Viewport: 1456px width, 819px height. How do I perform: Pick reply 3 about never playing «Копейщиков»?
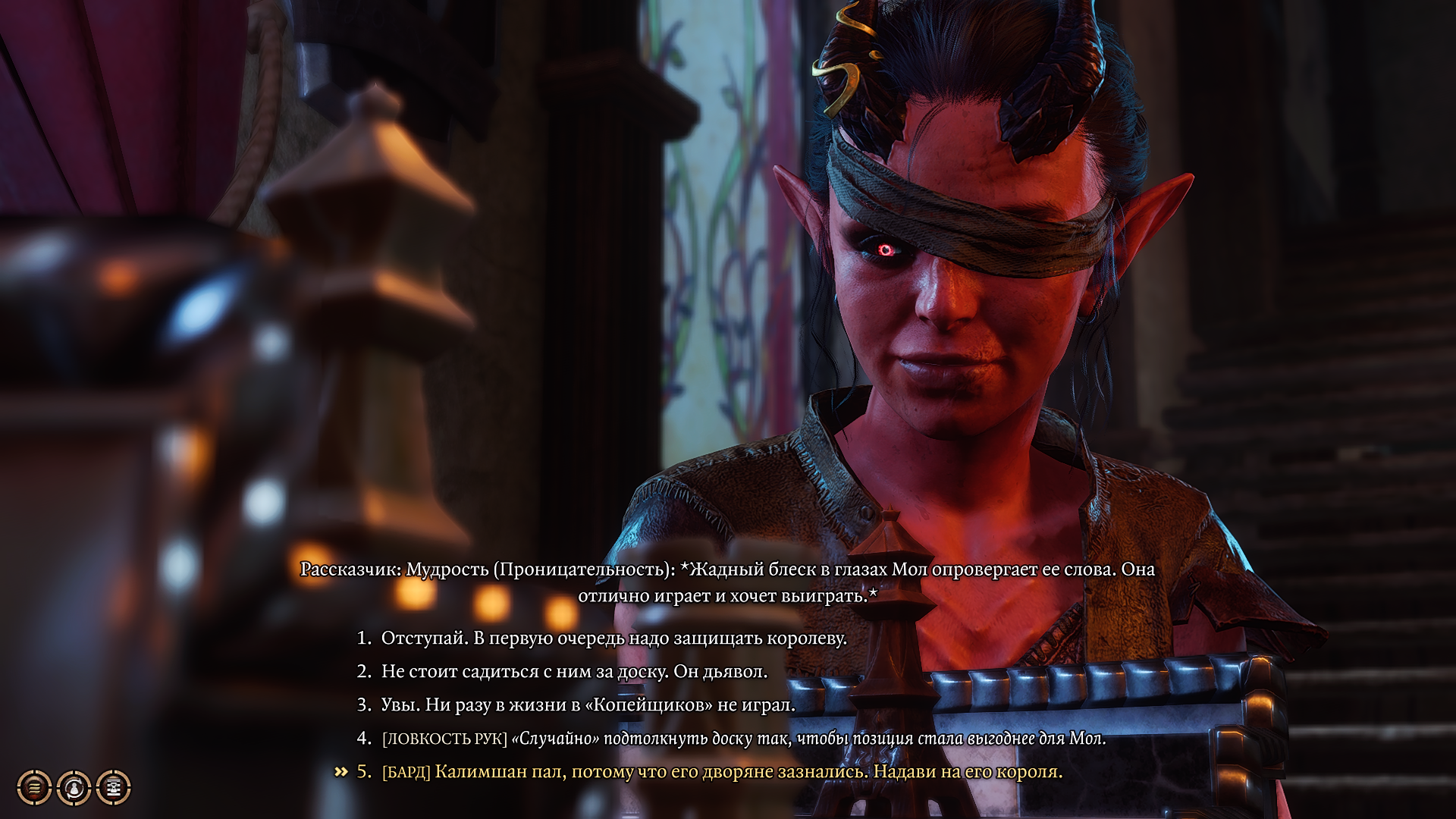(x=588, y=705)
